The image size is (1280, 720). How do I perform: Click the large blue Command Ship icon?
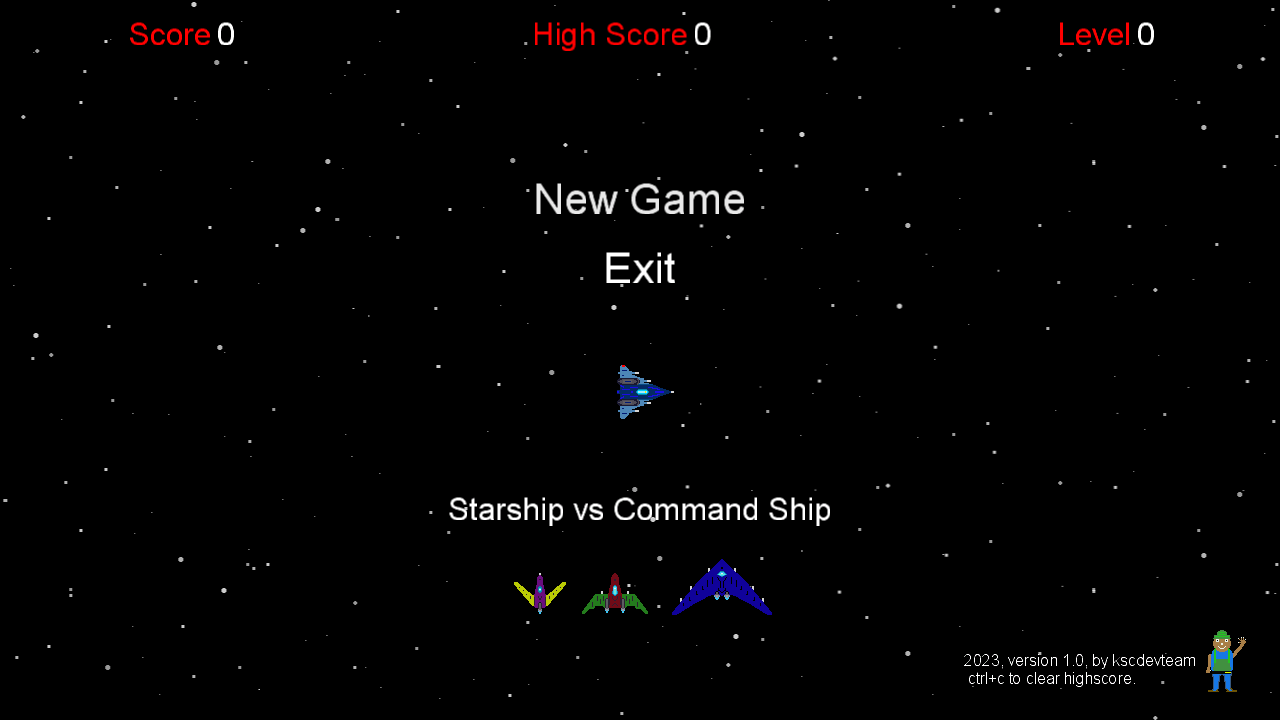pos(722,586)
